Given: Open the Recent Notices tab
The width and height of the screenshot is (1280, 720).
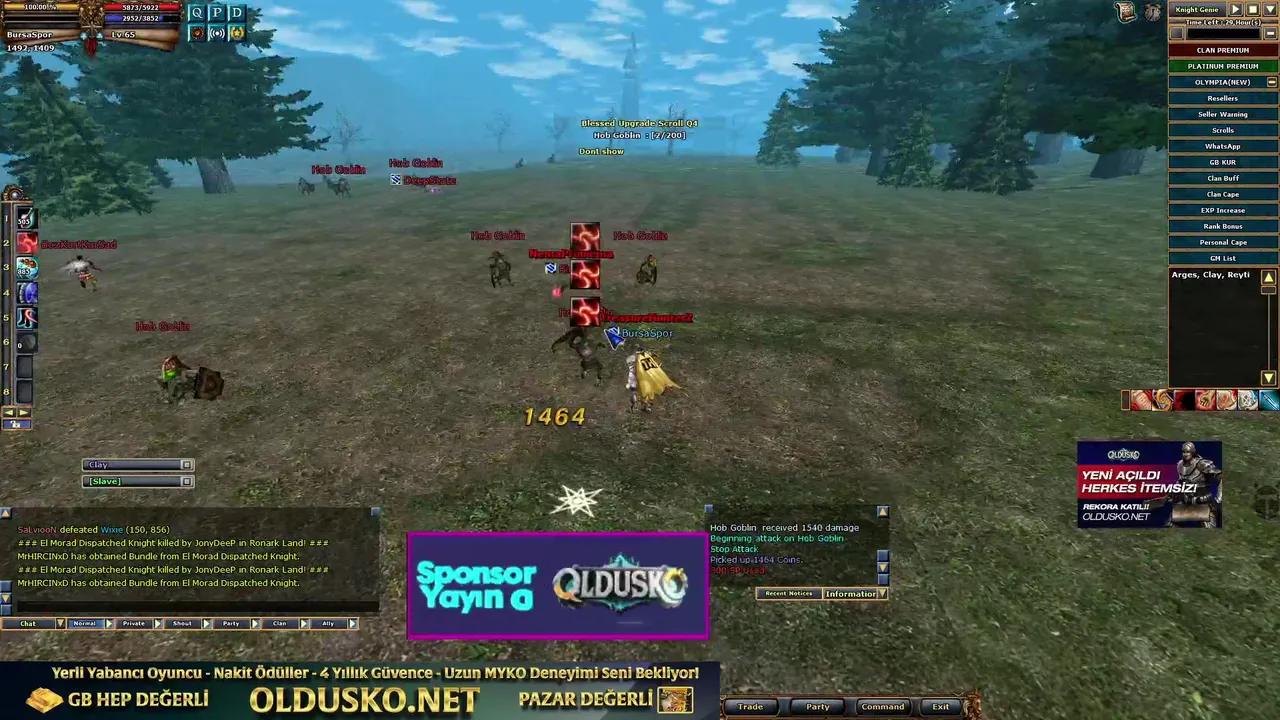Looking at the screenshot, I should (x=788, y=594).
